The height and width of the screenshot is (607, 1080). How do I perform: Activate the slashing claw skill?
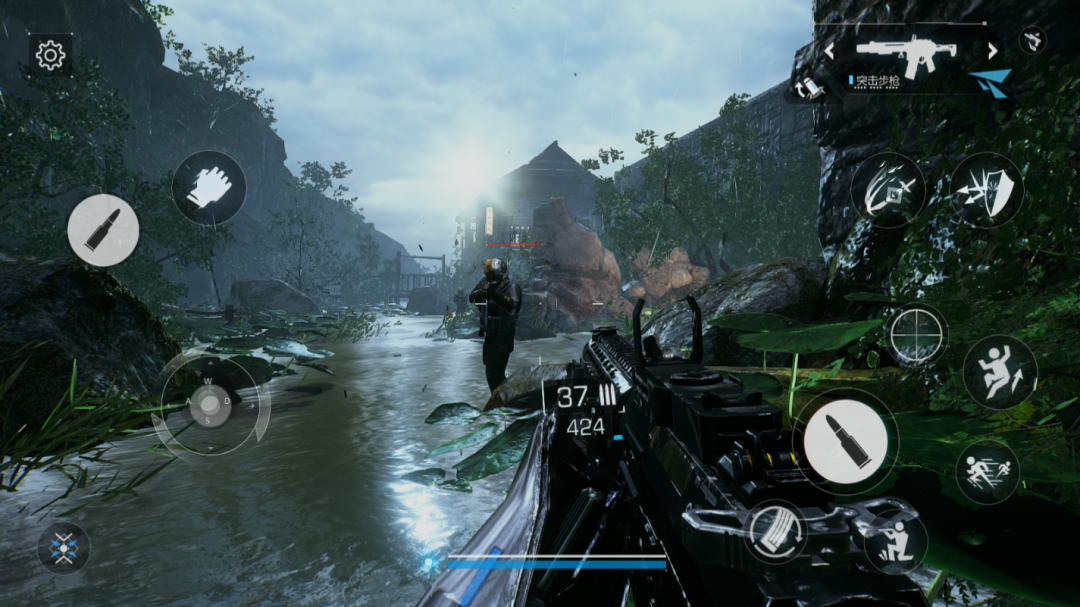point(887,189)
